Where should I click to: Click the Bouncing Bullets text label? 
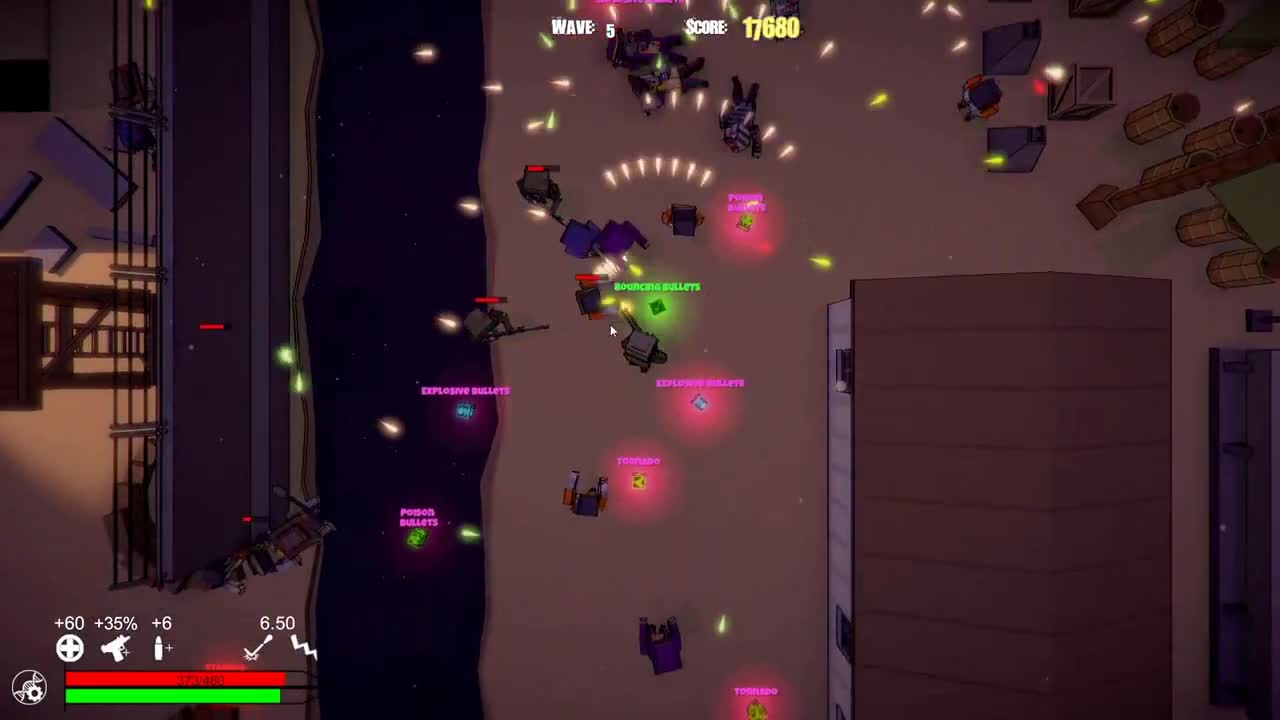click(x=655, y=287)
